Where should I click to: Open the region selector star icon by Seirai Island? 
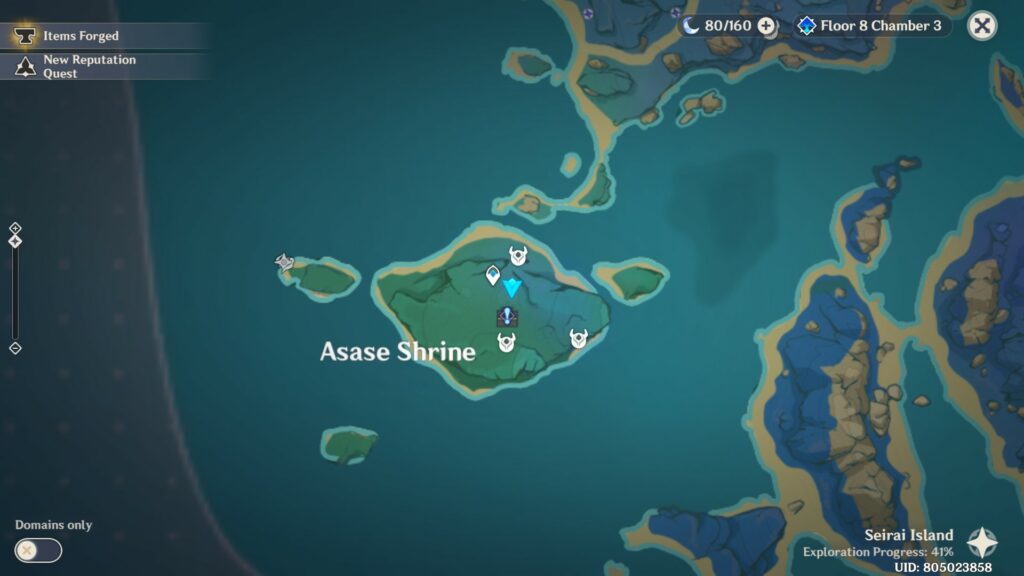coord(982,543)
